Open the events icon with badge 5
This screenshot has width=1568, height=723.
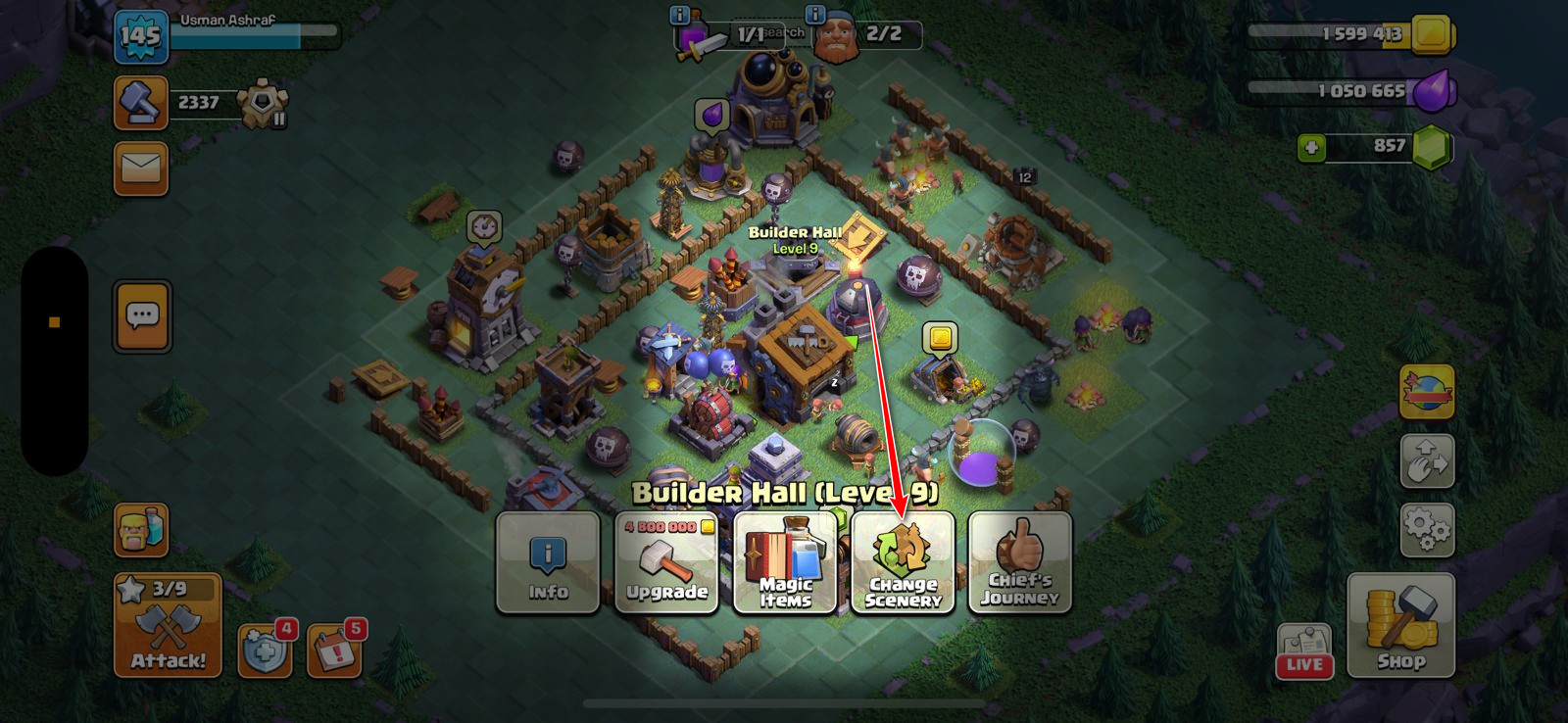click(333, 649)
